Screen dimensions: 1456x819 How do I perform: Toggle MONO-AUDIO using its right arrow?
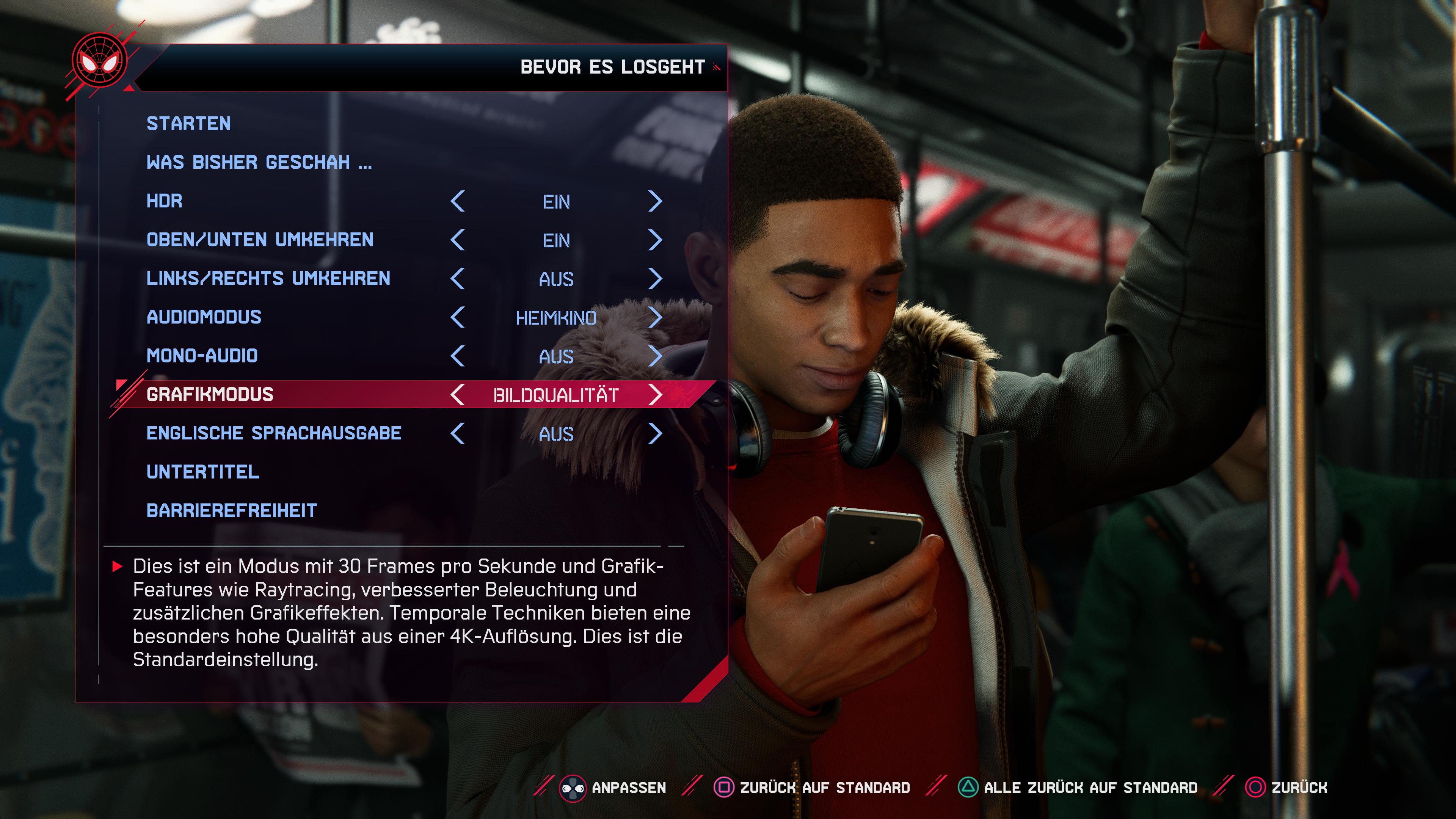click(654, 356)
